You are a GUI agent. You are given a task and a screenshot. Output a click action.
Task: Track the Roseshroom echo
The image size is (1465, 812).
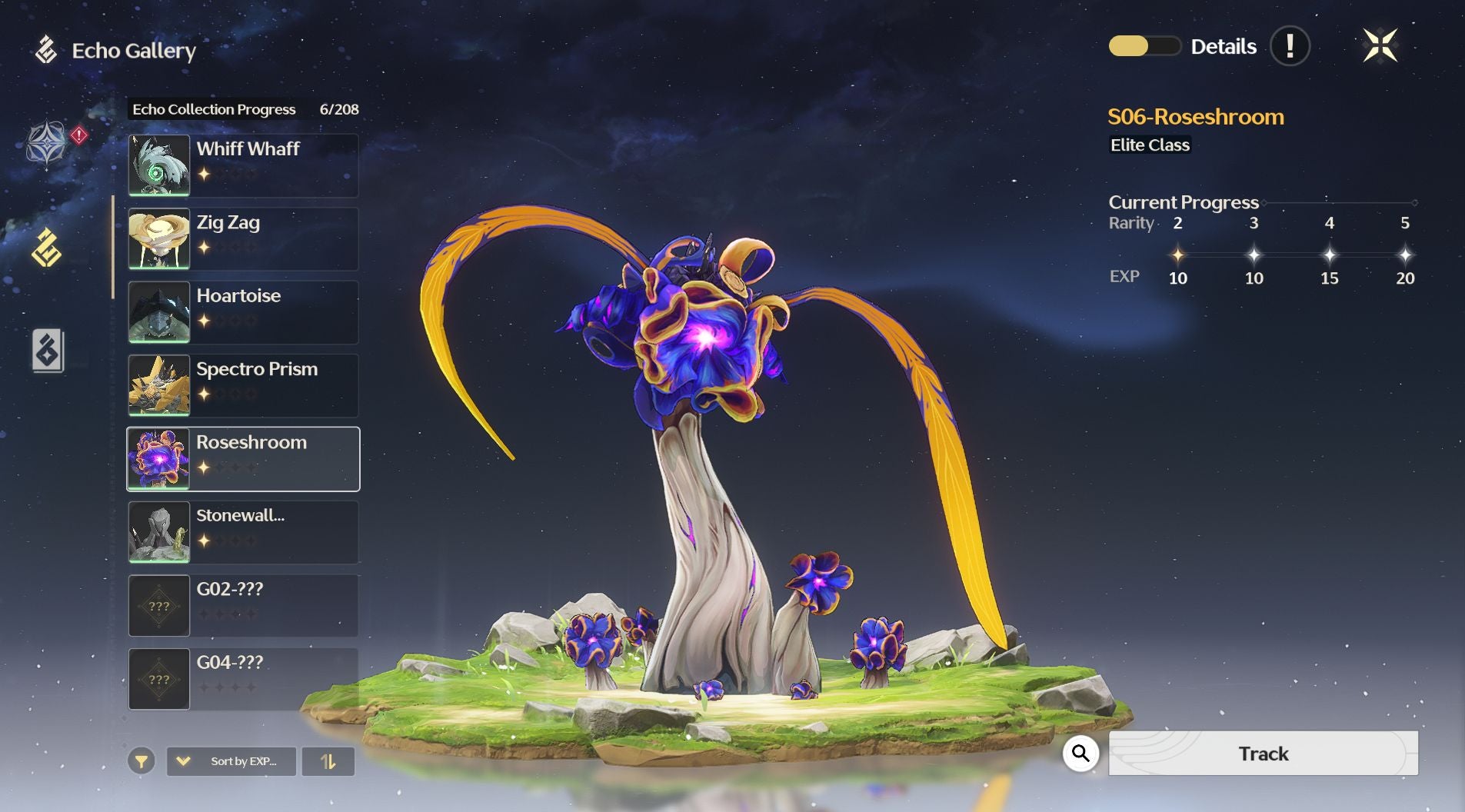(1263, 754)
